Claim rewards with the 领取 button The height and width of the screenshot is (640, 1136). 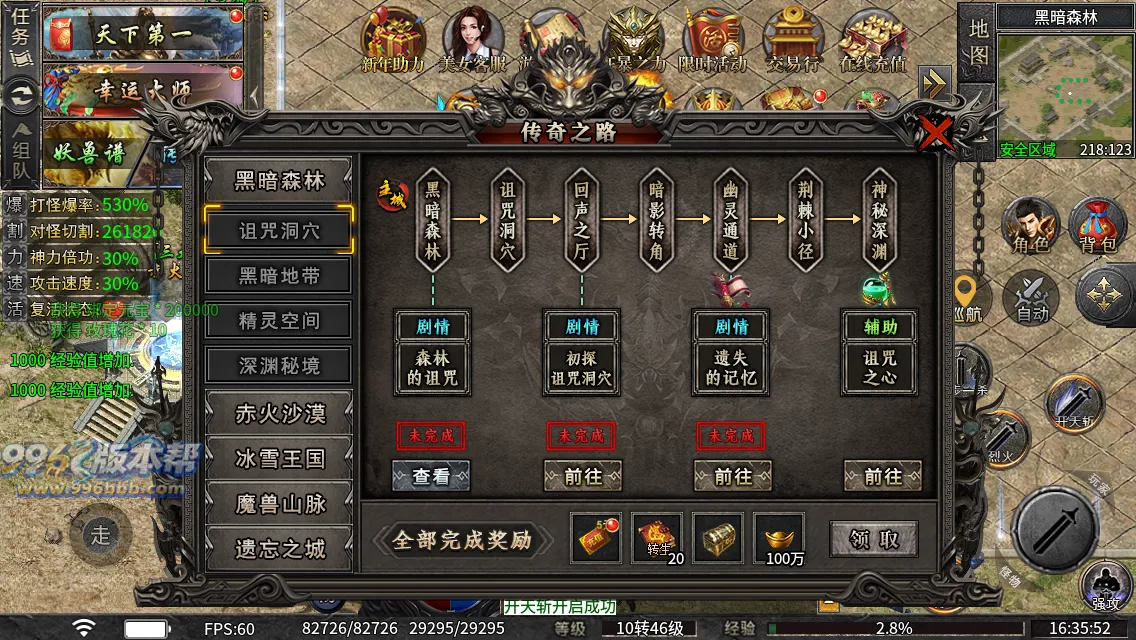[874, 540]
